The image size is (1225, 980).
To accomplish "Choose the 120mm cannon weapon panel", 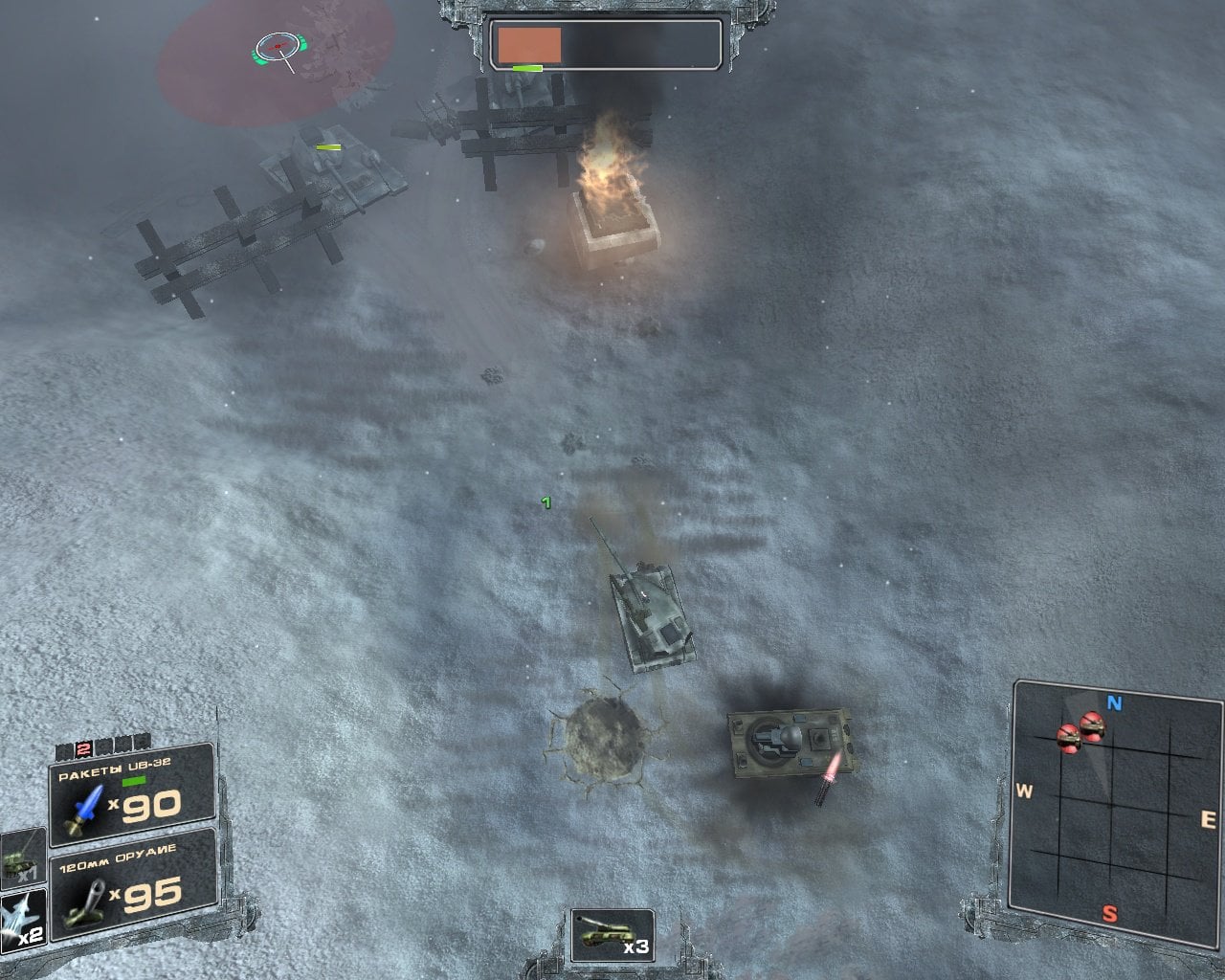I will 132,885.
